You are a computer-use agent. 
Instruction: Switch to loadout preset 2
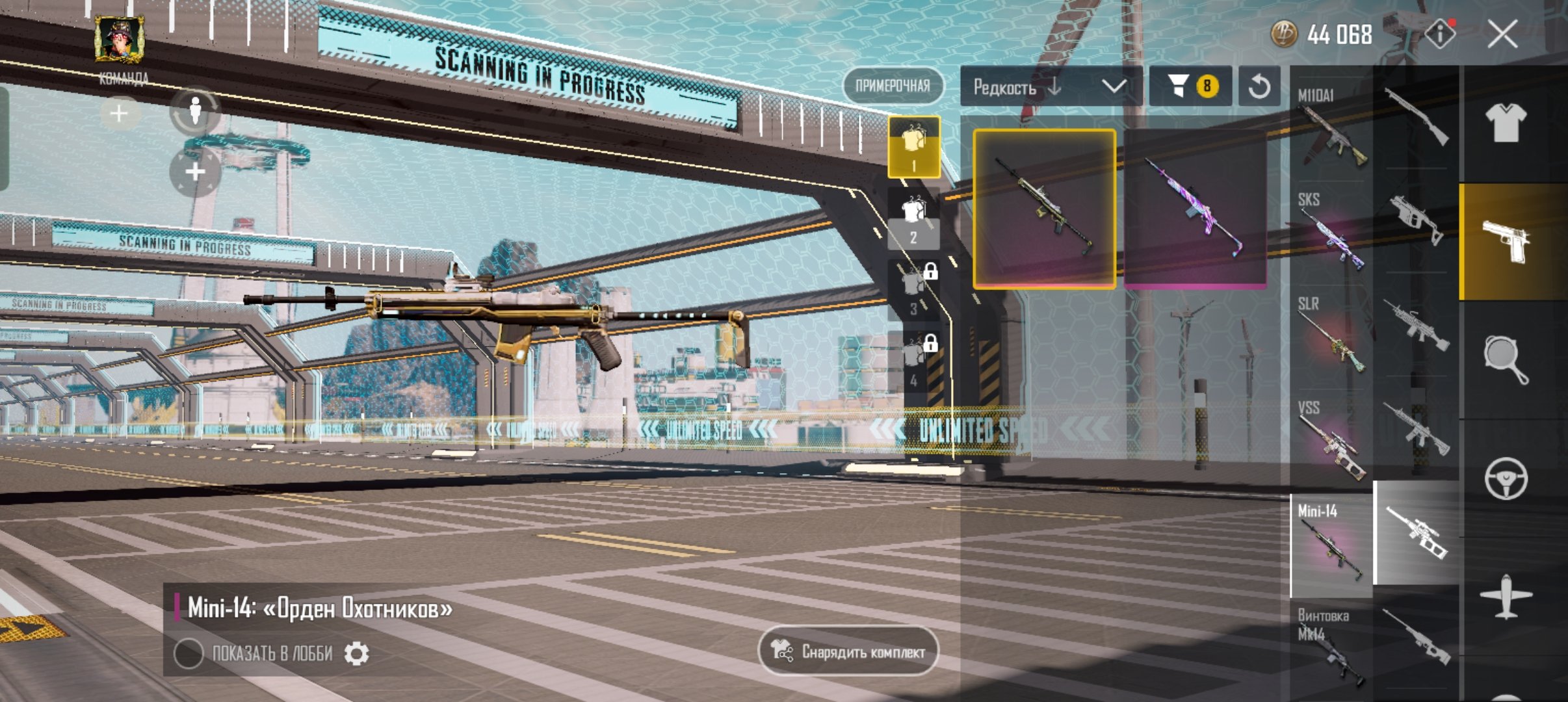[x=913, y=219]
